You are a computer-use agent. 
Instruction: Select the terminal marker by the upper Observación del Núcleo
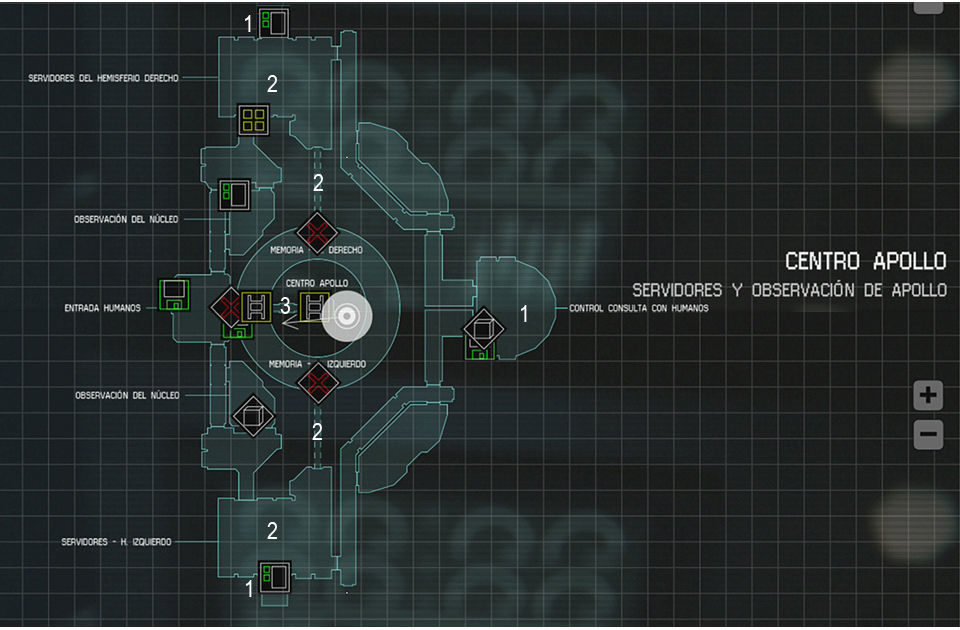[x=235, y=195]
